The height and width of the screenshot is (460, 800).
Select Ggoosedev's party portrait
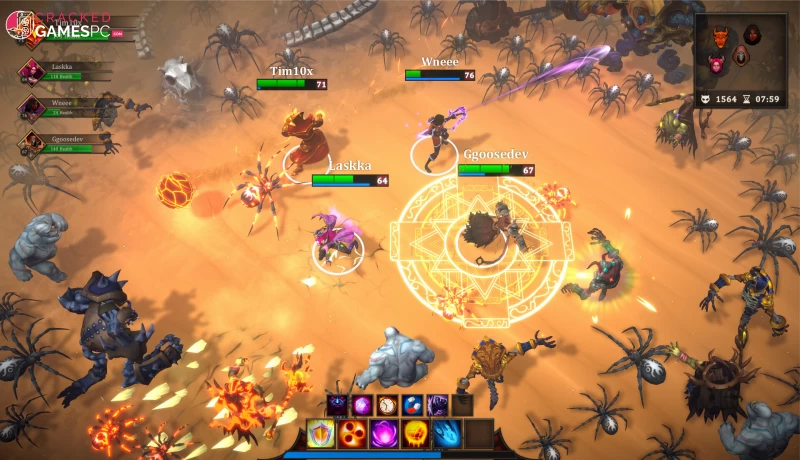[31, 144]
